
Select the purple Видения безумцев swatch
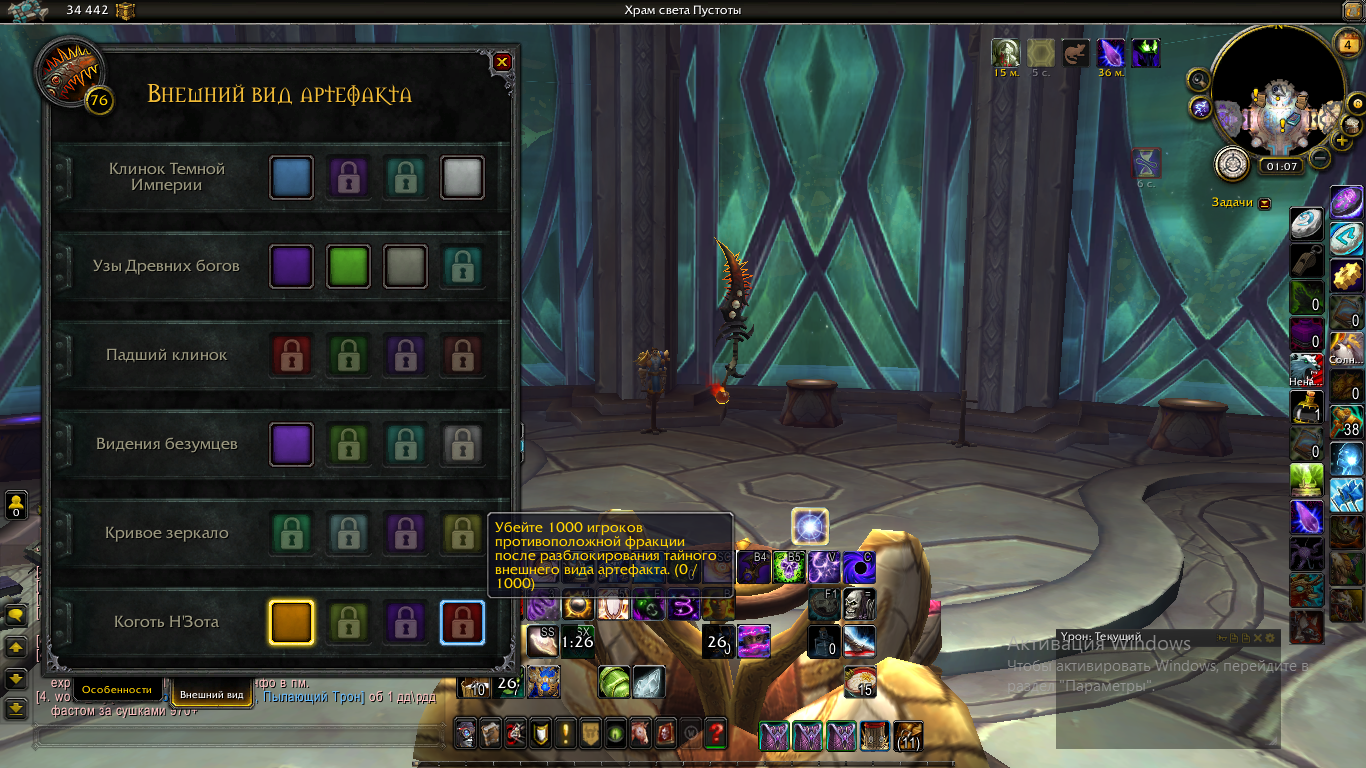point(292,444)
